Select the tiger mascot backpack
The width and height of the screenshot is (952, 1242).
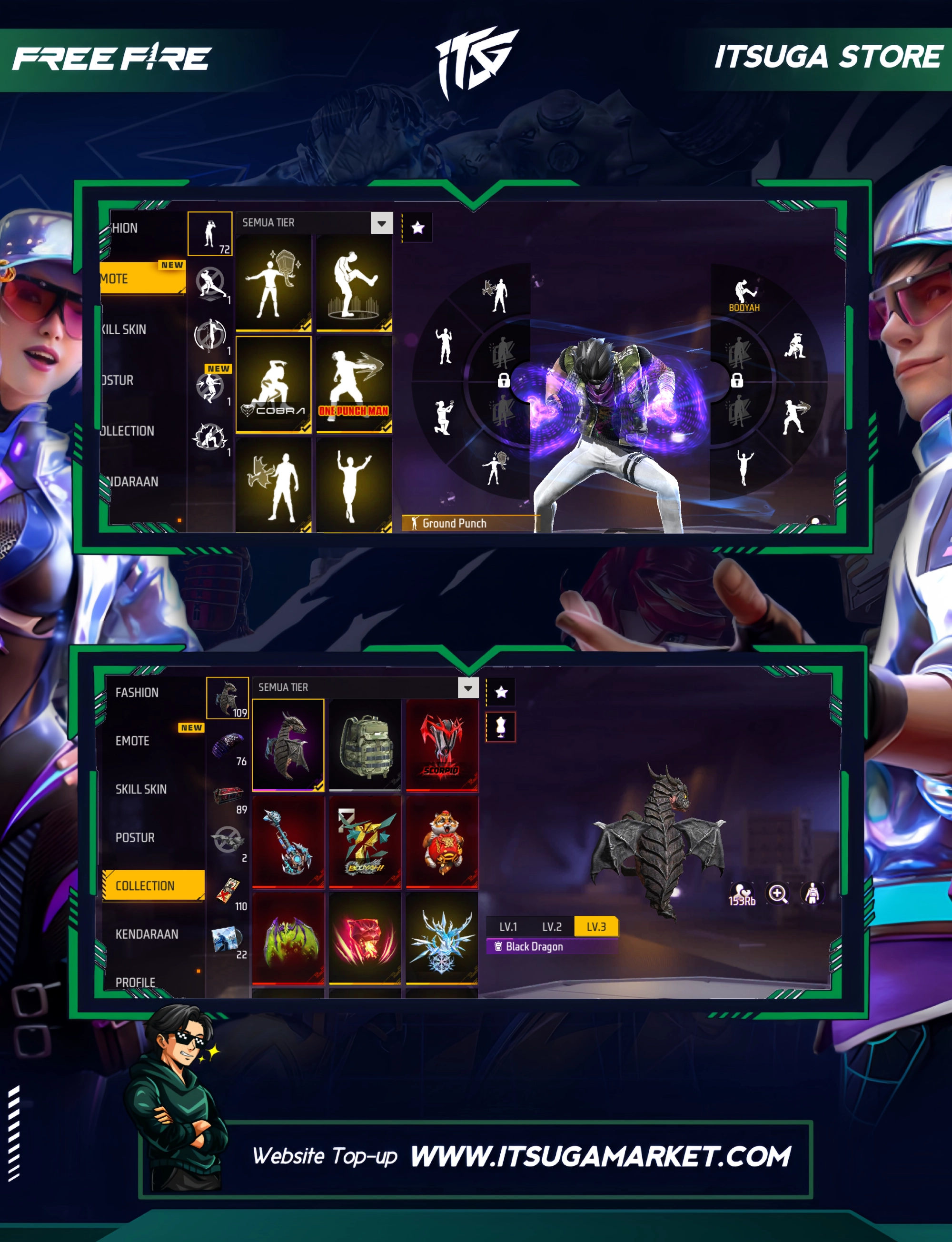tap(442, 842)
